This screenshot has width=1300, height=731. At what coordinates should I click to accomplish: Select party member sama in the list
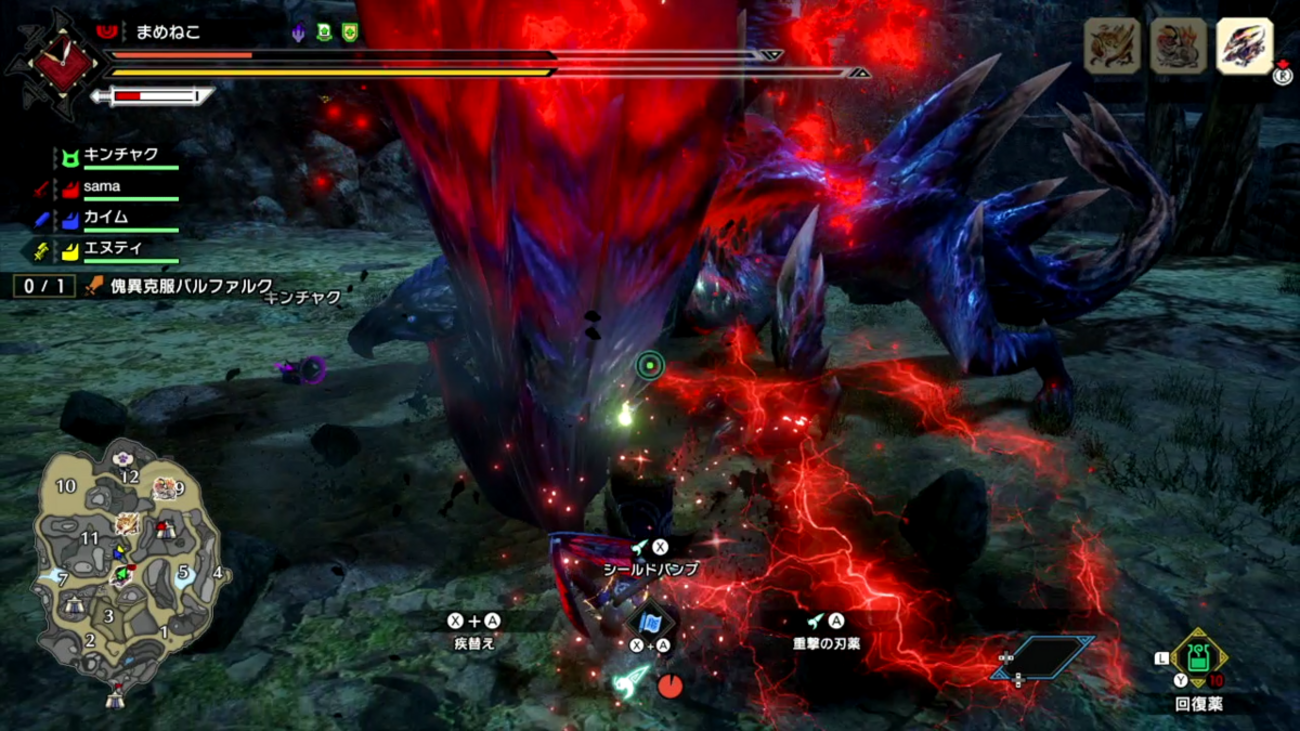click(x=102, y=187)
